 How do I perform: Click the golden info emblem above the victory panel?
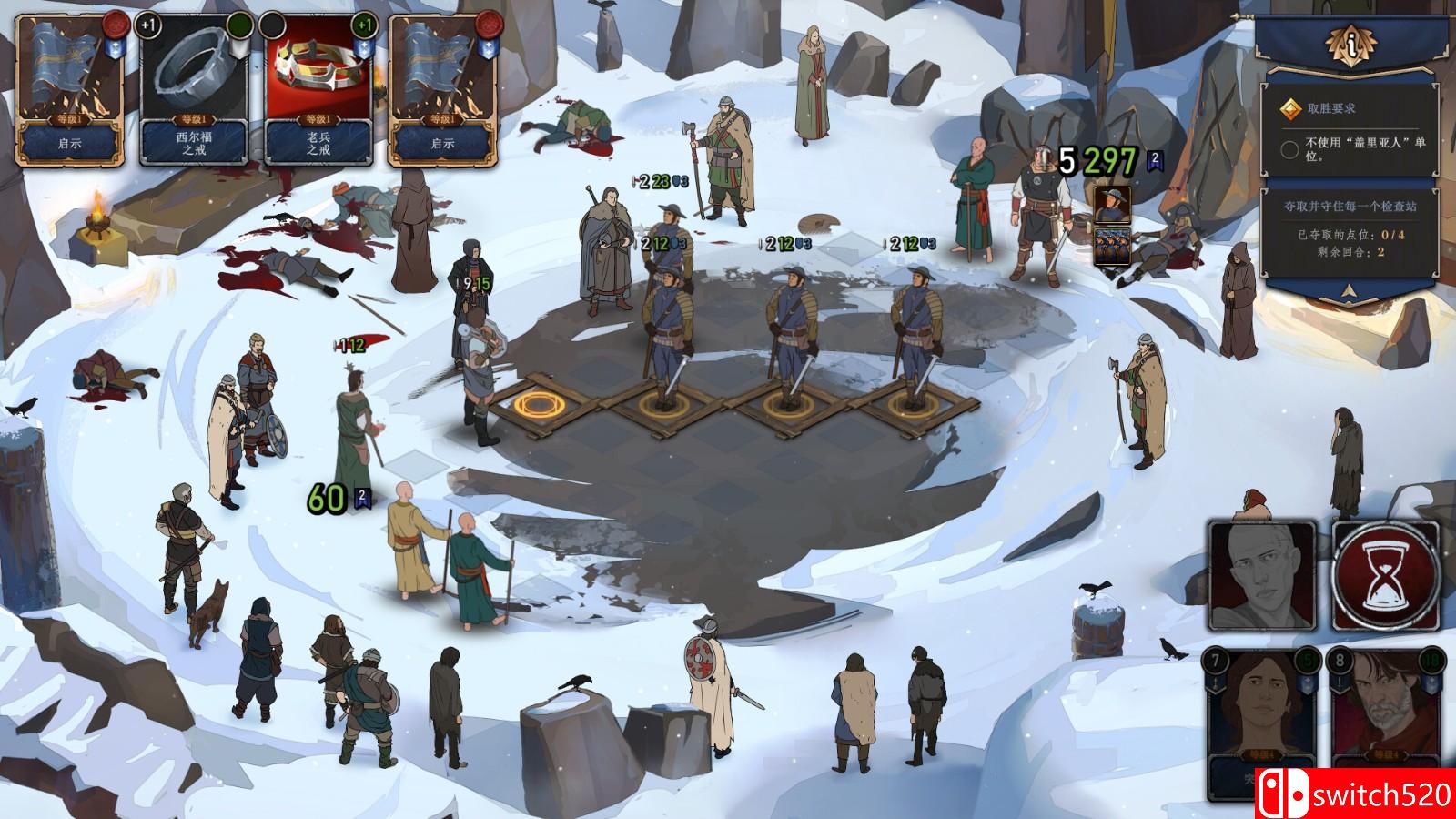pyautogui.click(x=1352, y=45)
